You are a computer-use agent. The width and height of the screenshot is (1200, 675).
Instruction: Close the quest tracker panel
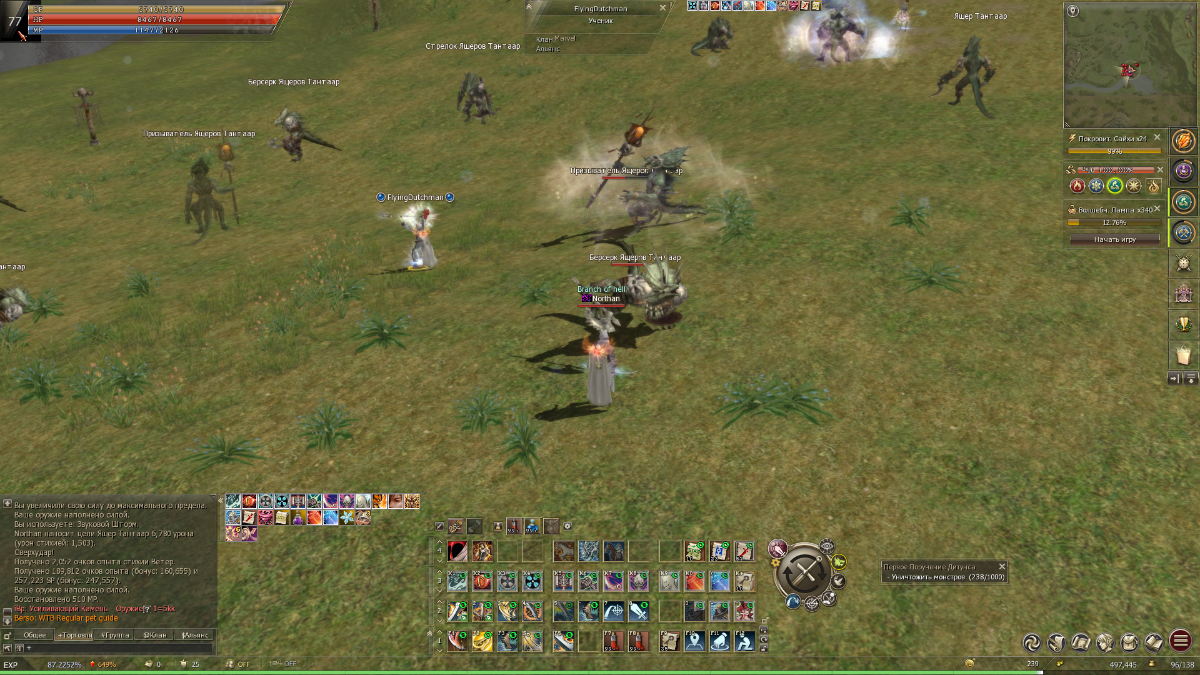point(1002,566)
